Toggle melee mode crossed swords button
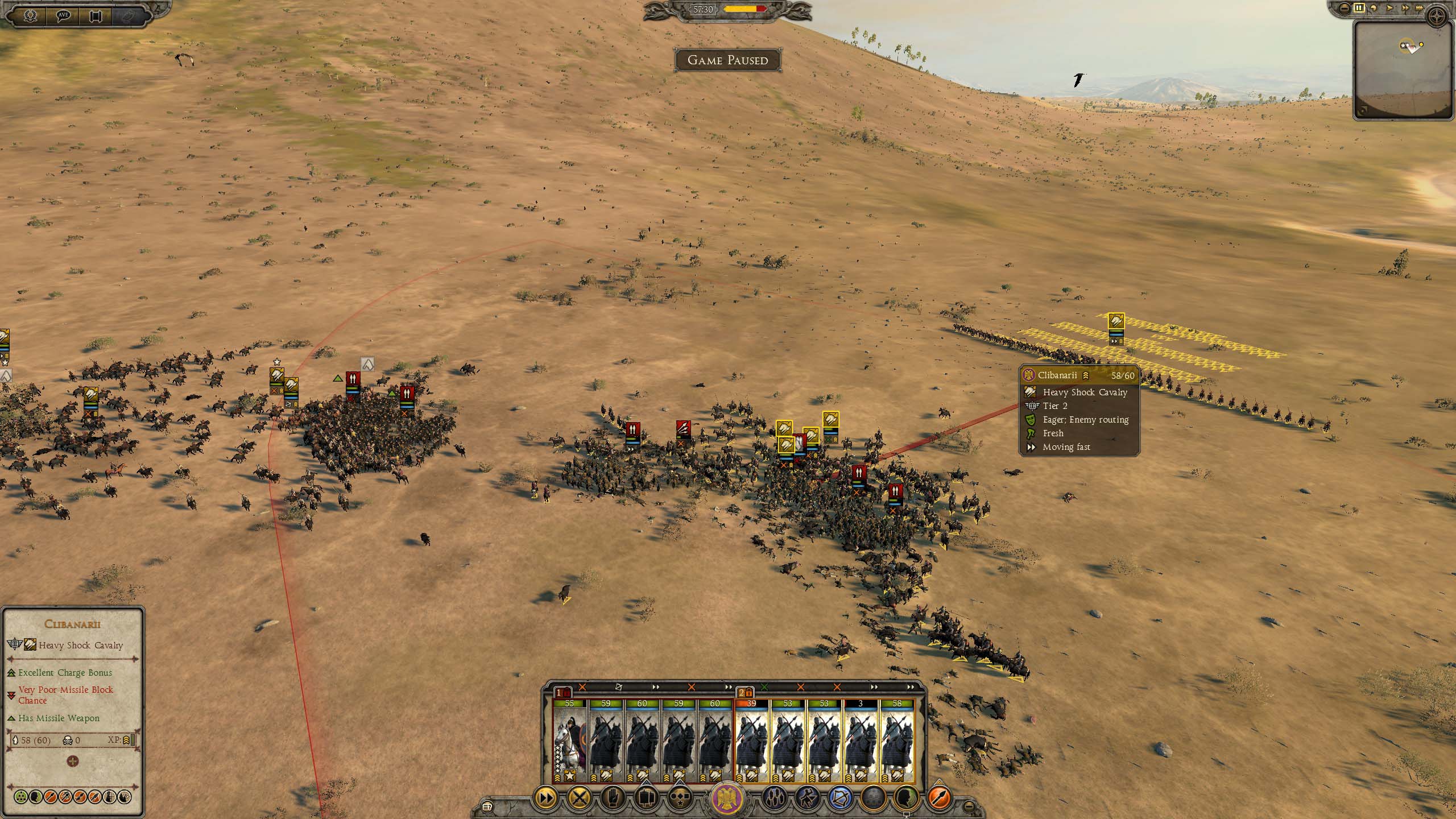The image size is (1456, 819). pos(579,798)
